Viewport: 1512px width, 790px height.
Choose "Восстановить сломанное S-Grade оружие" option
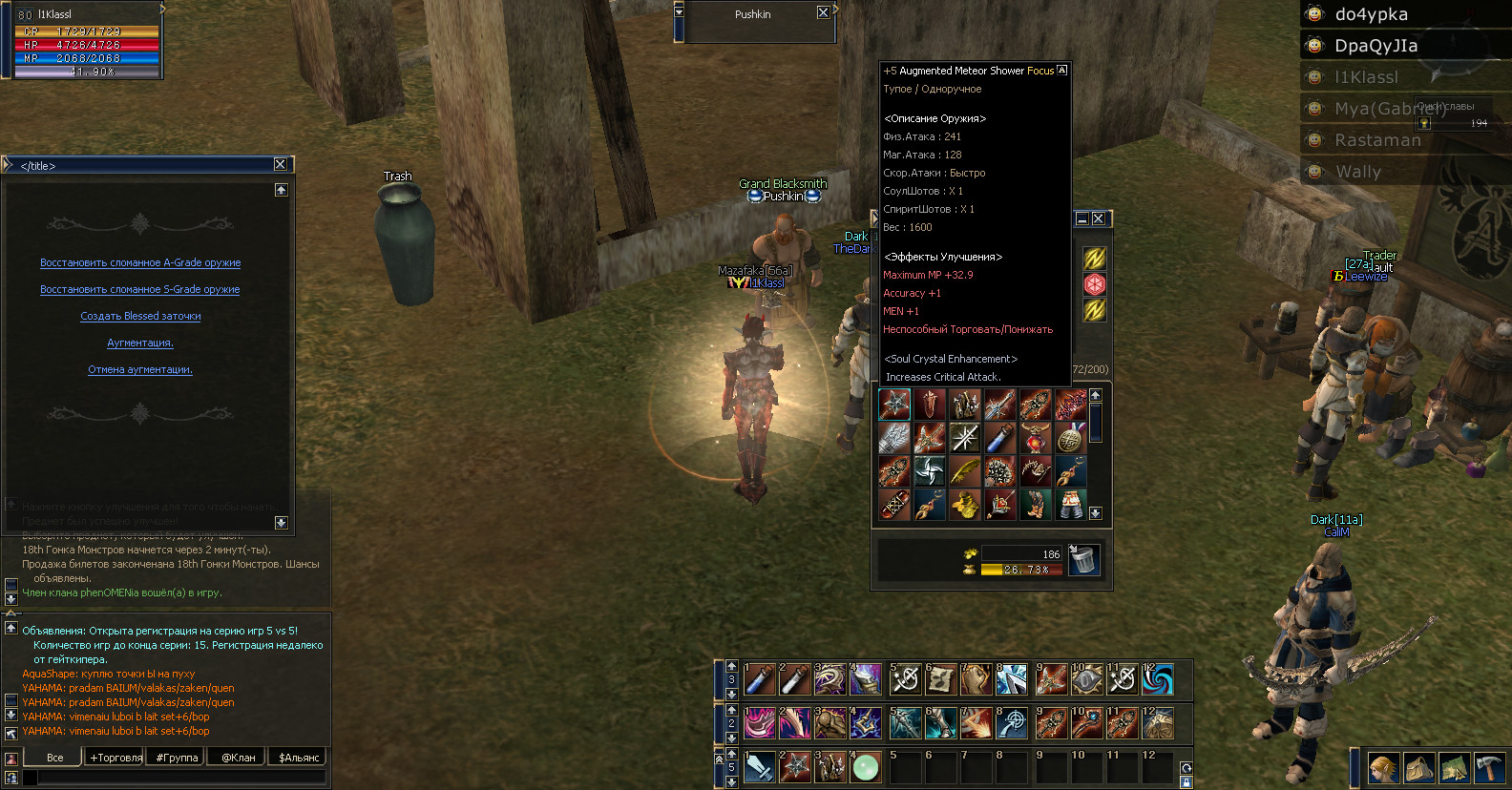click(x=140, y=290)
